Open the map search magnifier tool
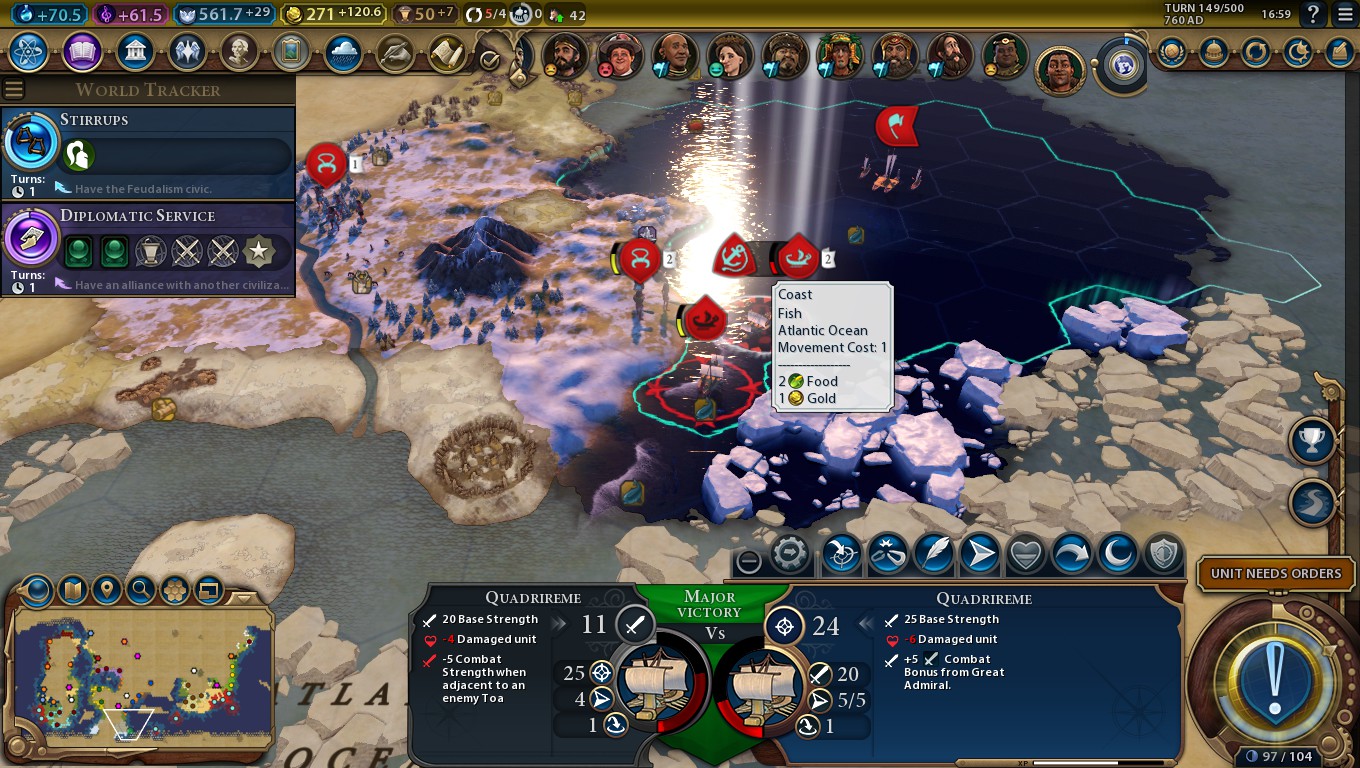The image size is (1360, 768). tap(140, 590)
